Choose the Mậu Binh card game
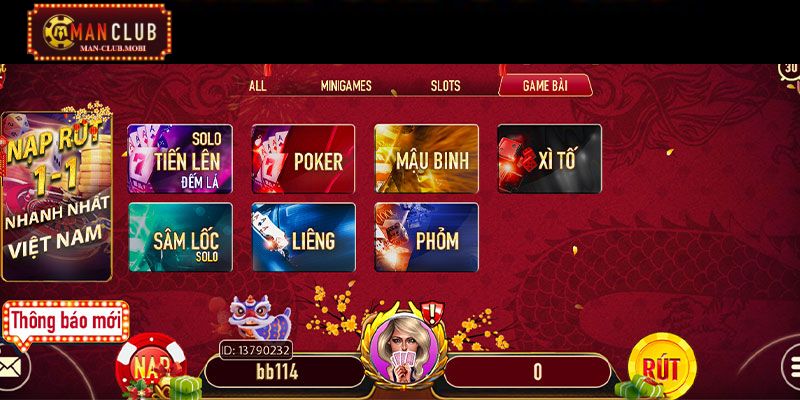Viewport: 800px width, 400px height. (426, 159)
